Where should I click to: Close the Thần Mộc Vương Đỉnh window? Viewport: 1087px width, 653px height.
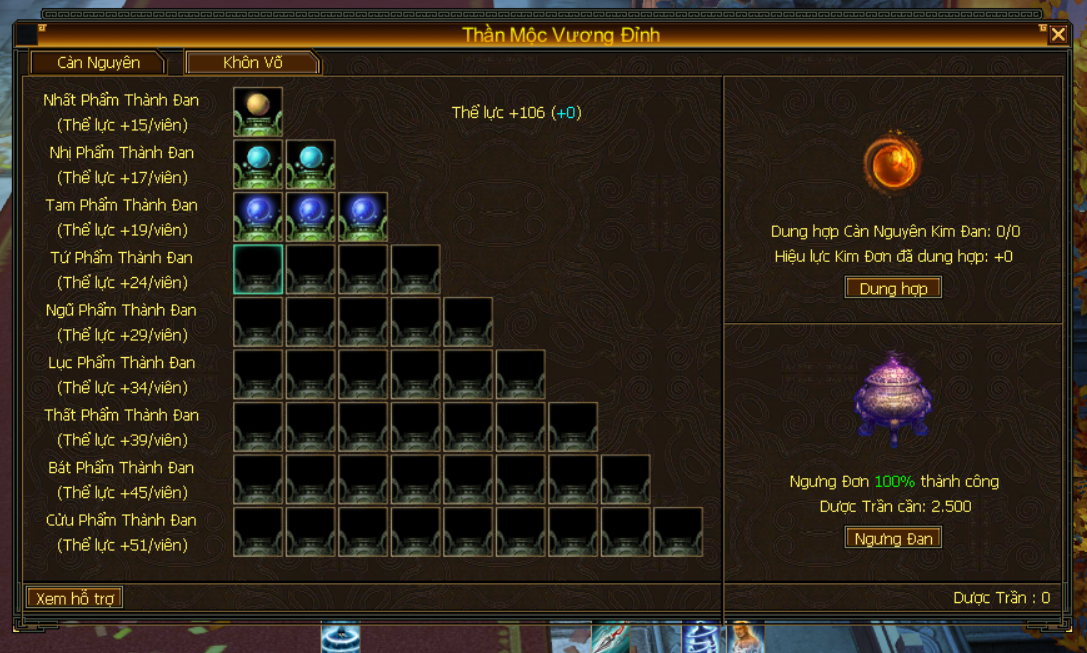pos(1058,35)
